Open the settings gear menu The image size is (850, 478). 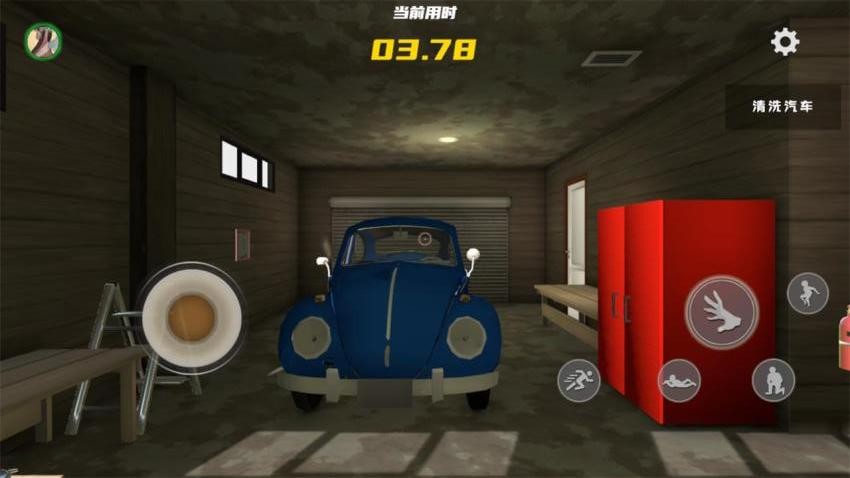(785, 42)
